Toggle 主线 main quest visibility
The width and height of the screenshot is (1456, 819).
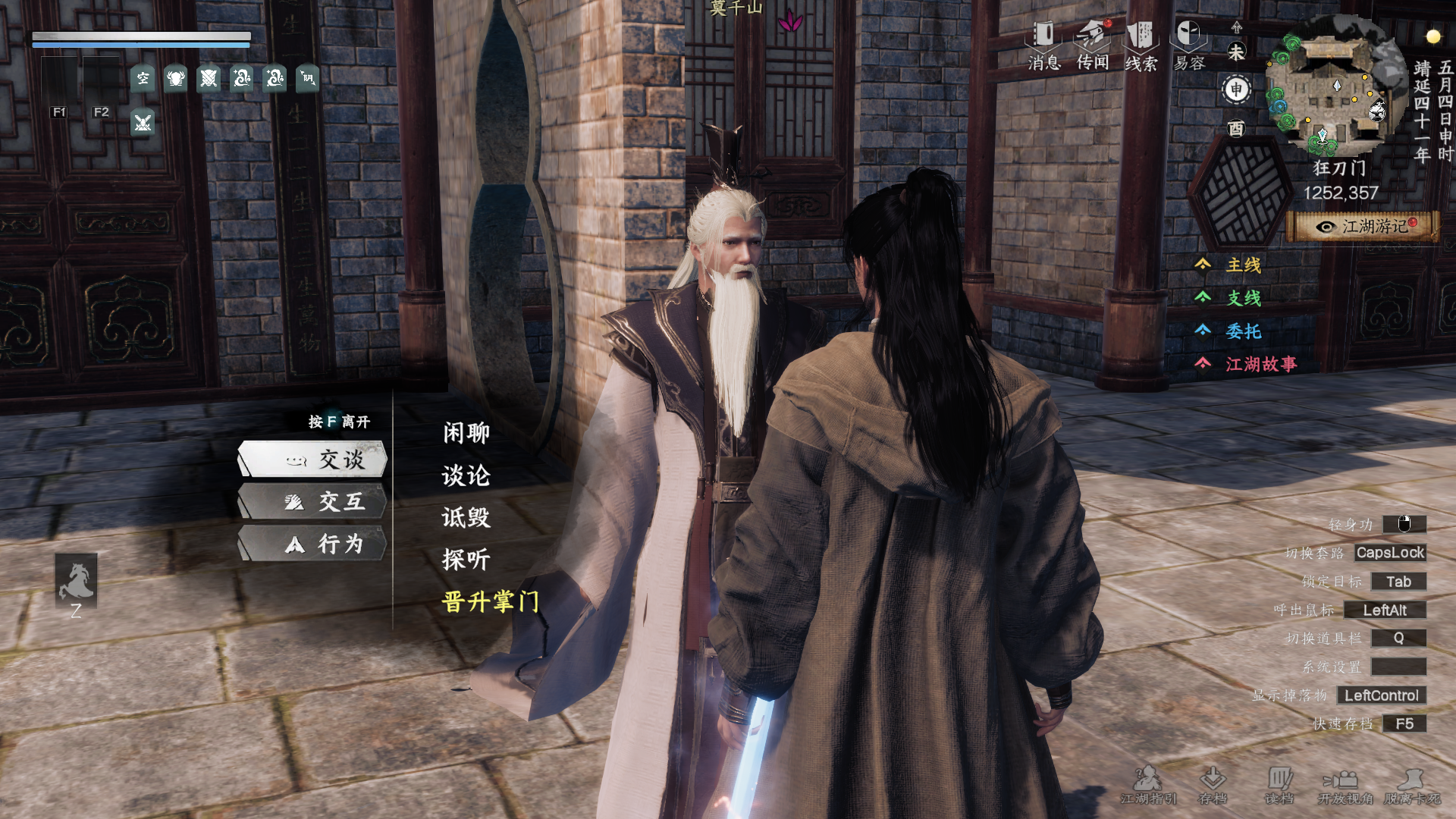(x=1244, y=265)
